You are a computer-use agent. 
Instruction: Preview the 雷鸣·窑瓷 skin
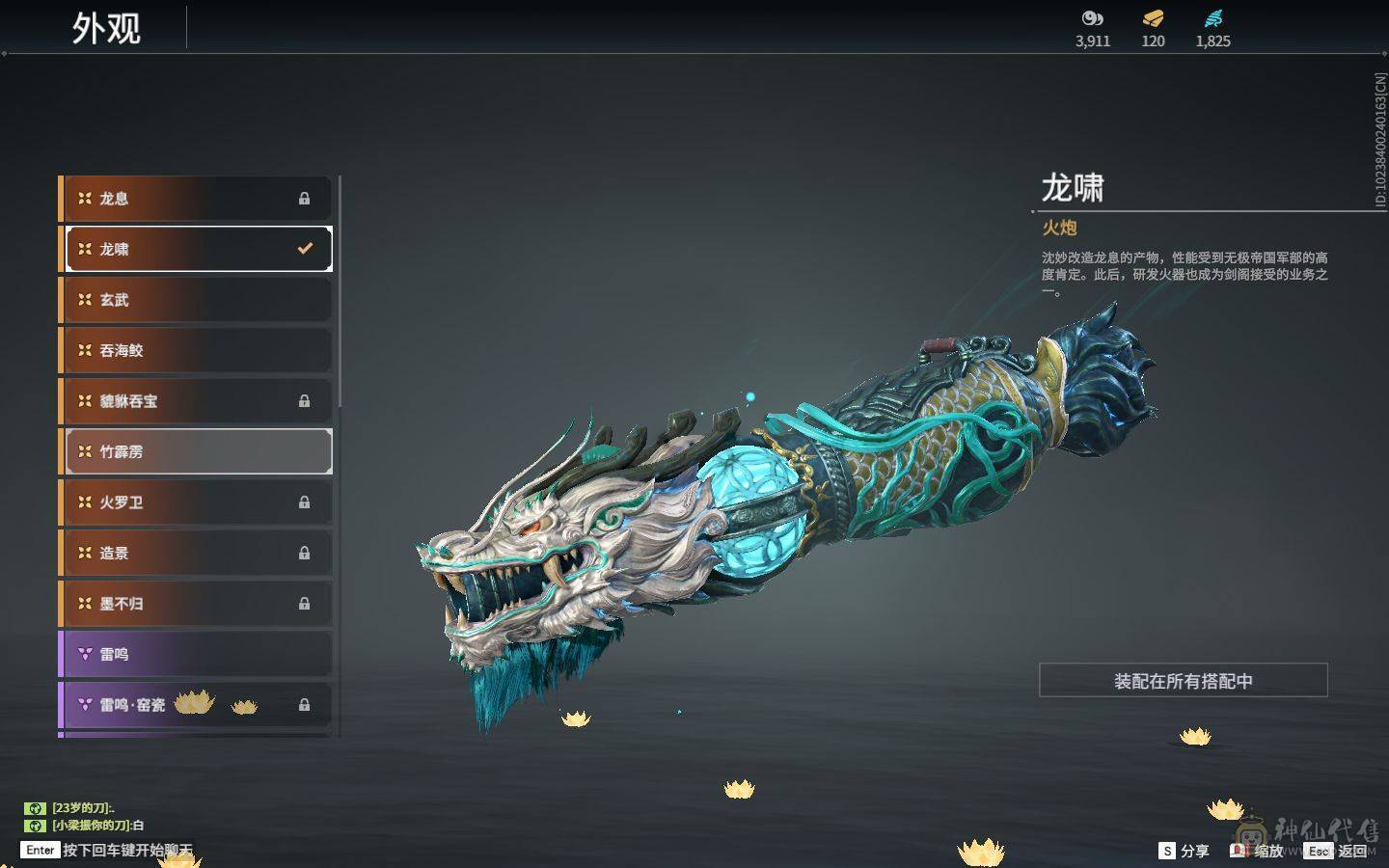click(197, 705)
